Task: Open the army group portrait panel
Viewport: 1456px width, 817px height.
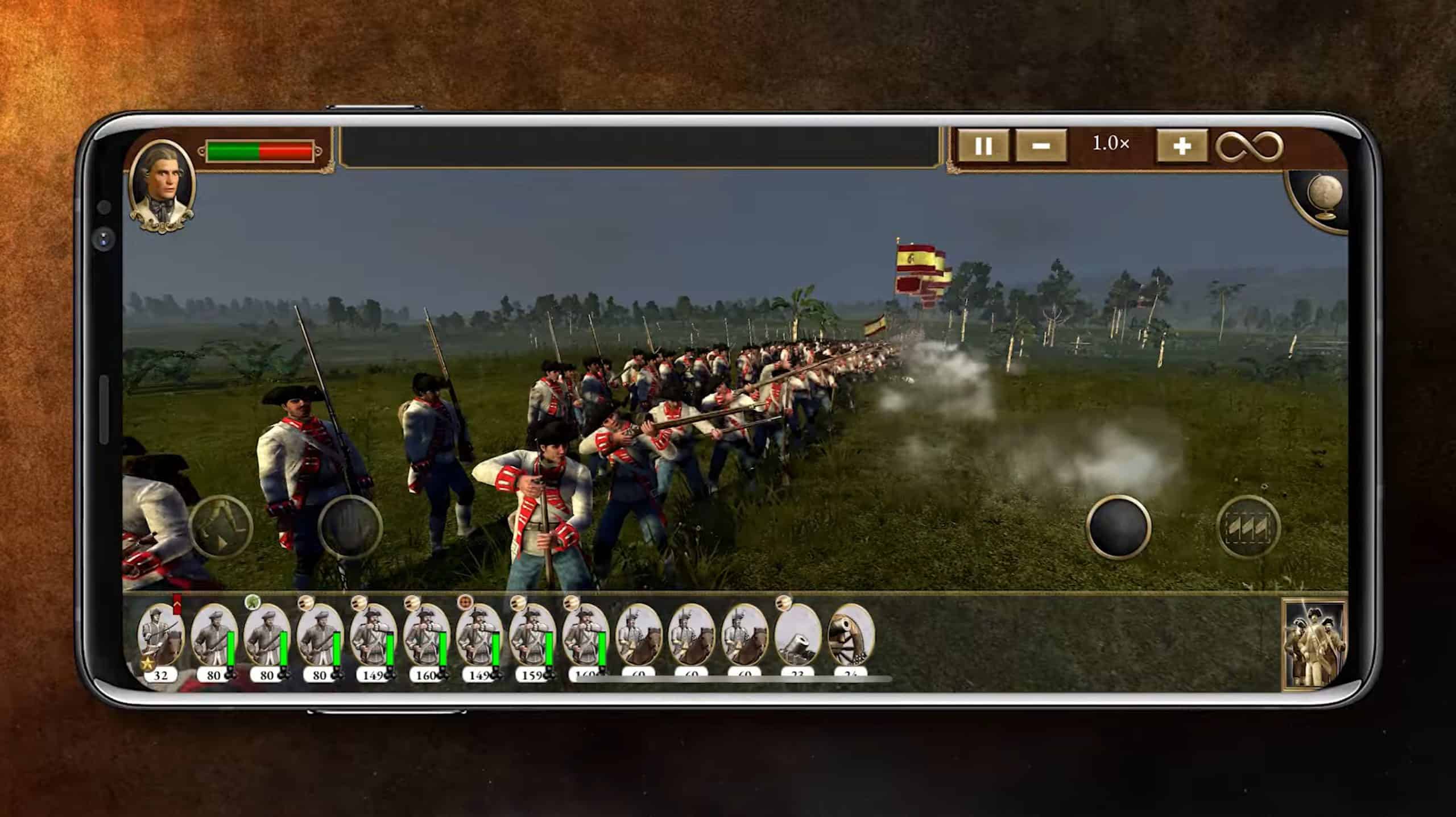Action: pyautogui.click(x=1315, y=644)
